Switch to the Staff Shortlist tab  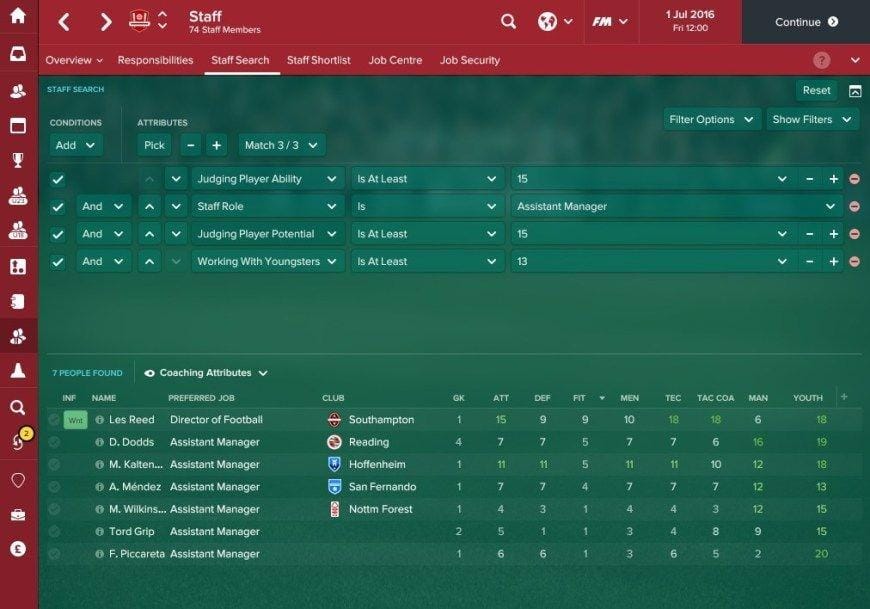point(318,60)
